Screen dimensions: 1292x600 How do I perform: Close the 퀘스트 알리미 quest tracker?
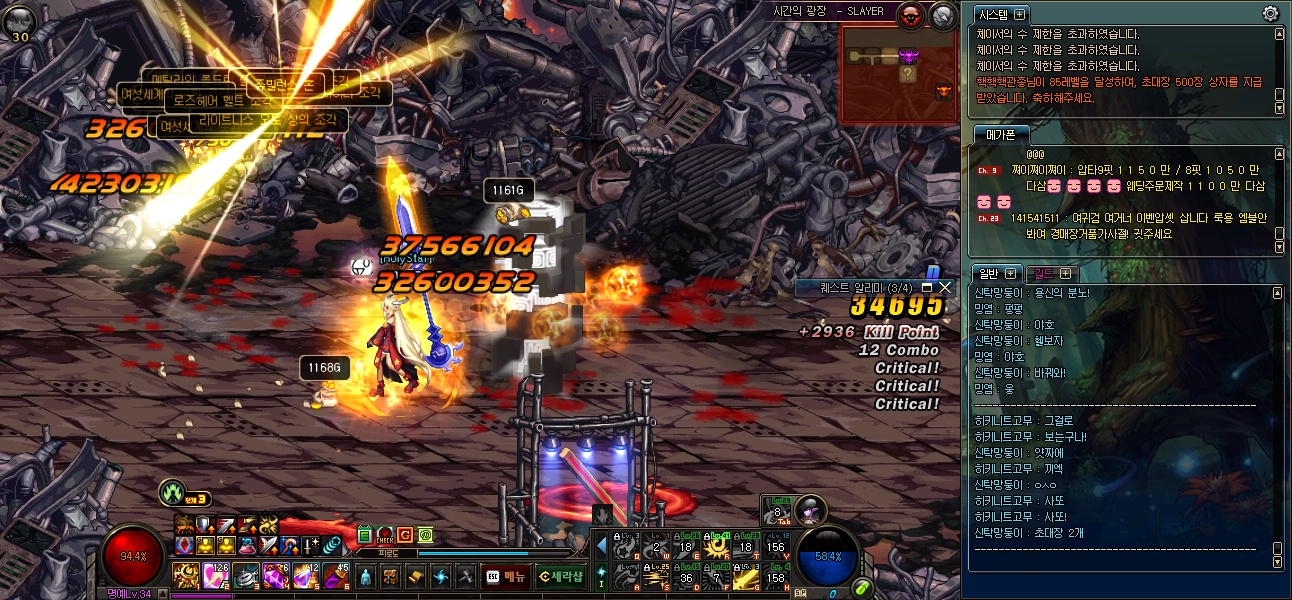tap(944, 287)
